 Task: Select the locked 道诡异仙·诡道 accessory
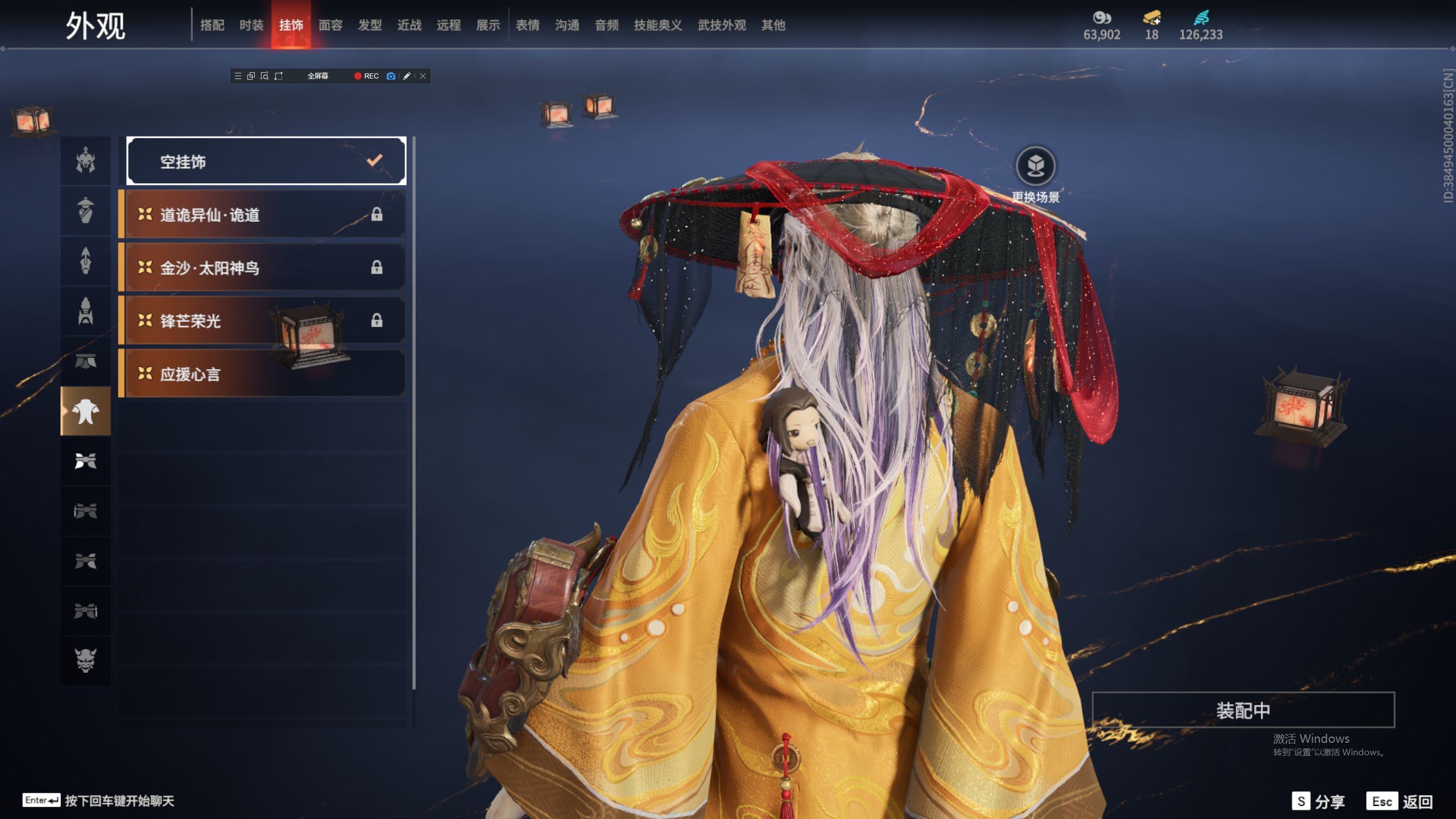pyautogui.click(x=264, y=214)
